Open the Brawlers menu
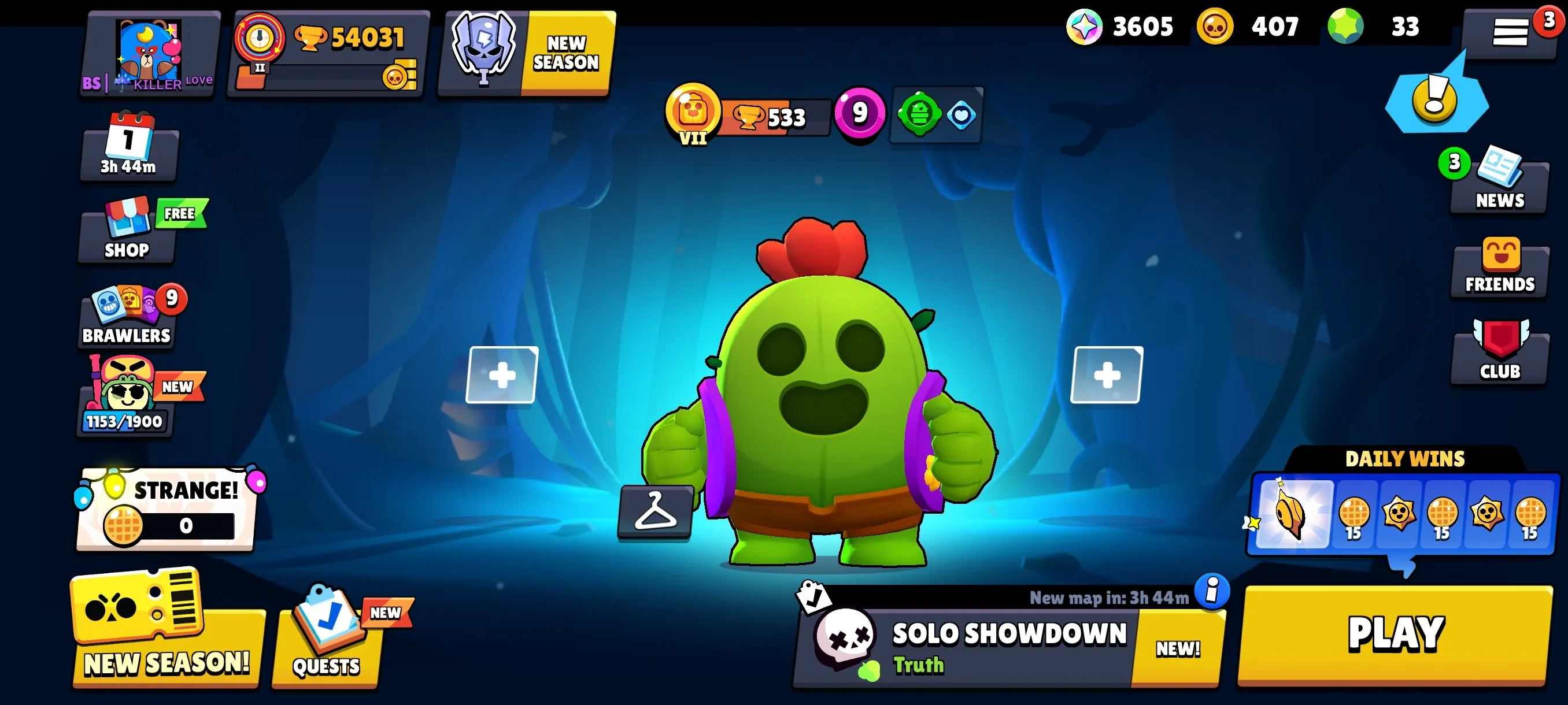Screen dimensions: 1568x705 pos(126,316)
